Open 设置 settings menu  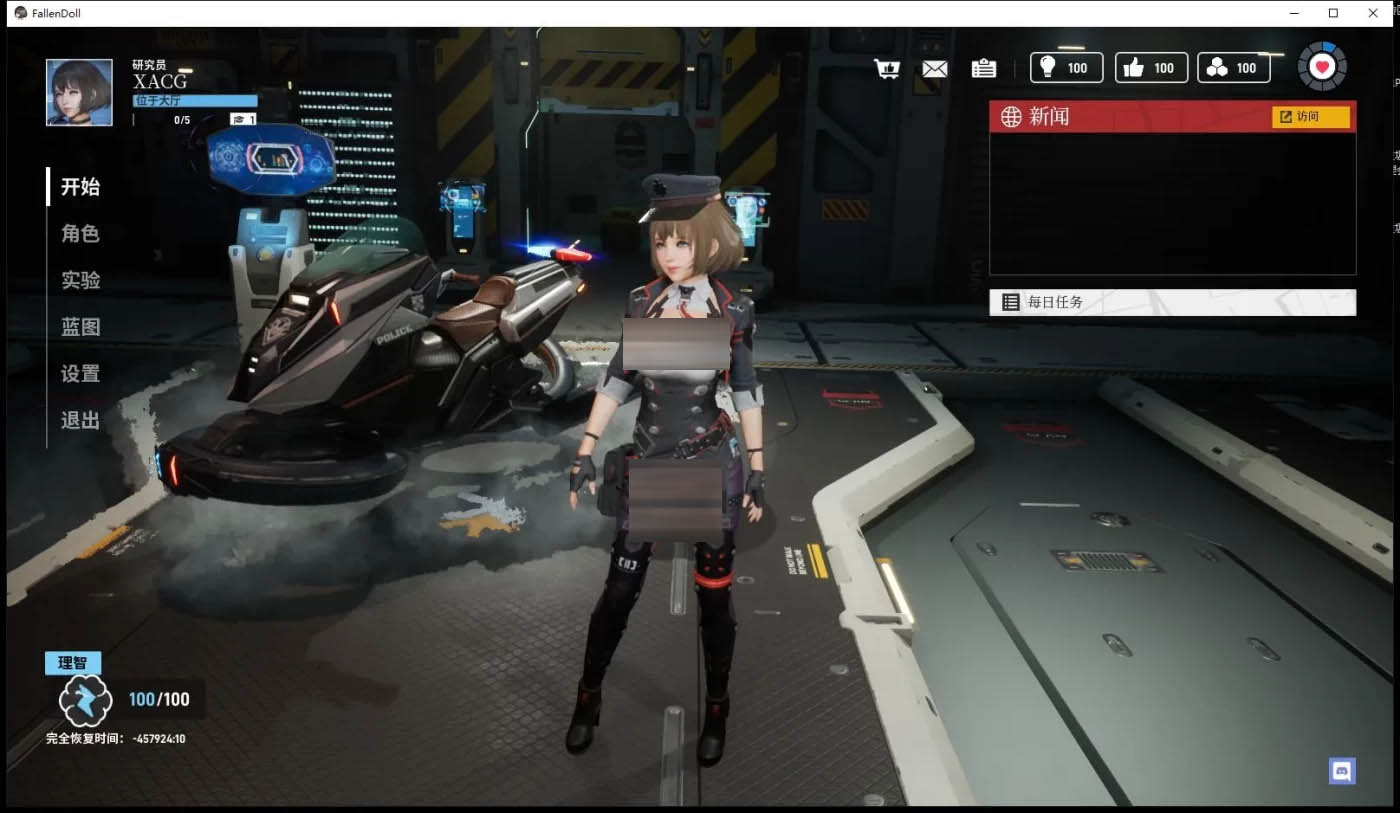pyautogui.click(x=80, y=374)
